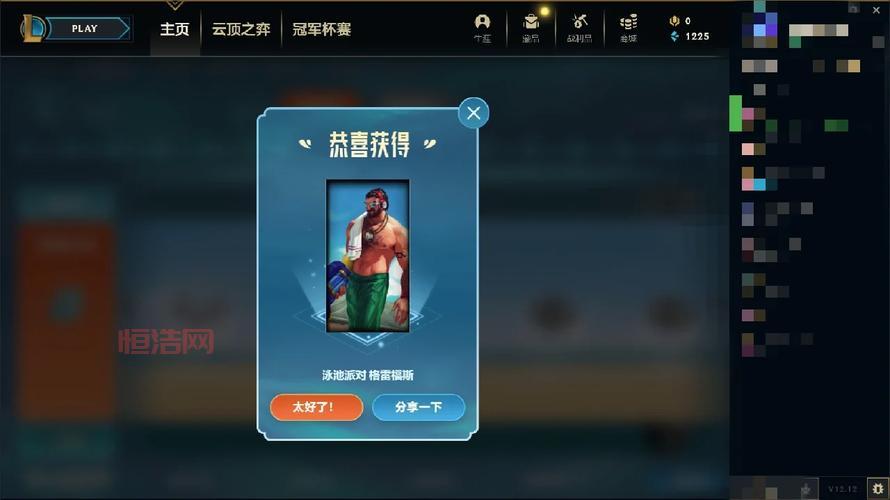Click the bug report icon
The image size is (890, 500).
pos(877,487)
